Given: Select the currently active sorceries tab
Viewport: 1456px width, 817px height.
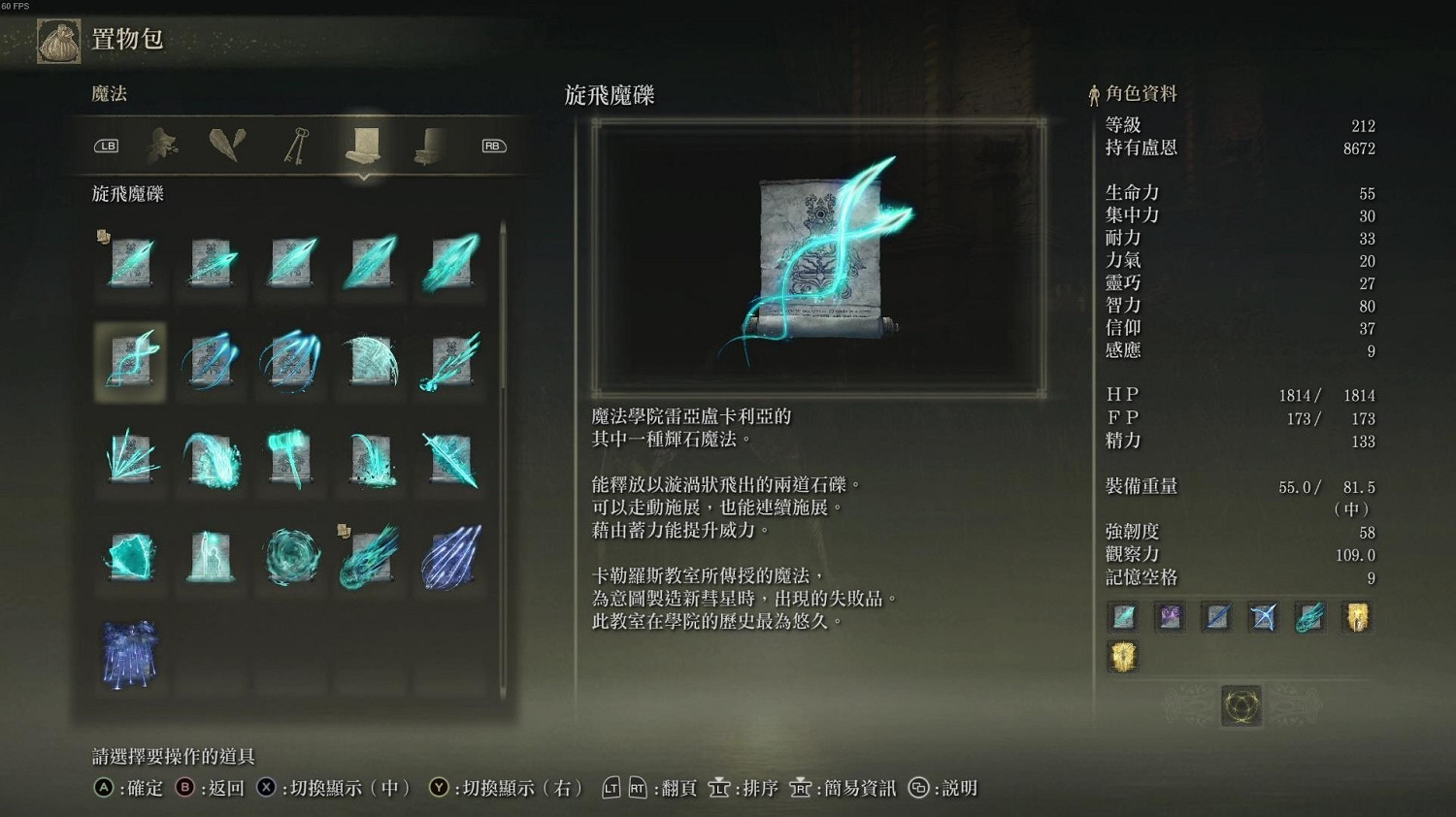Looking at the screenshot, I should [363, 146].
